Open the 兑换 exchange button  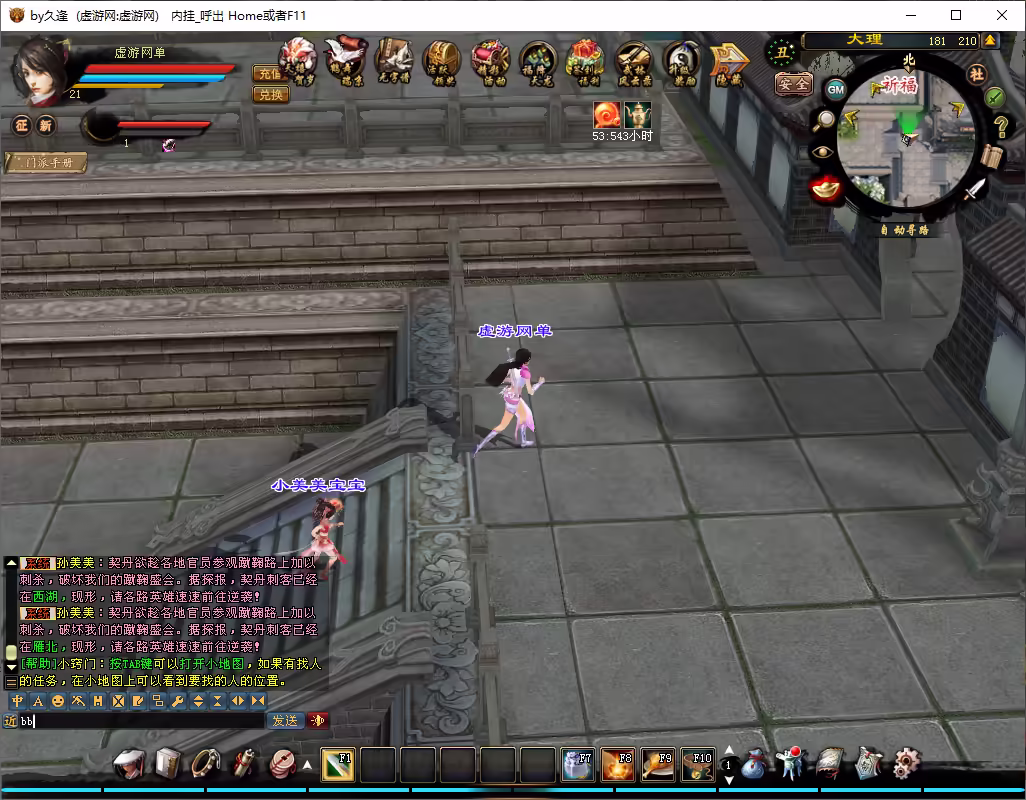click(269, 94)
